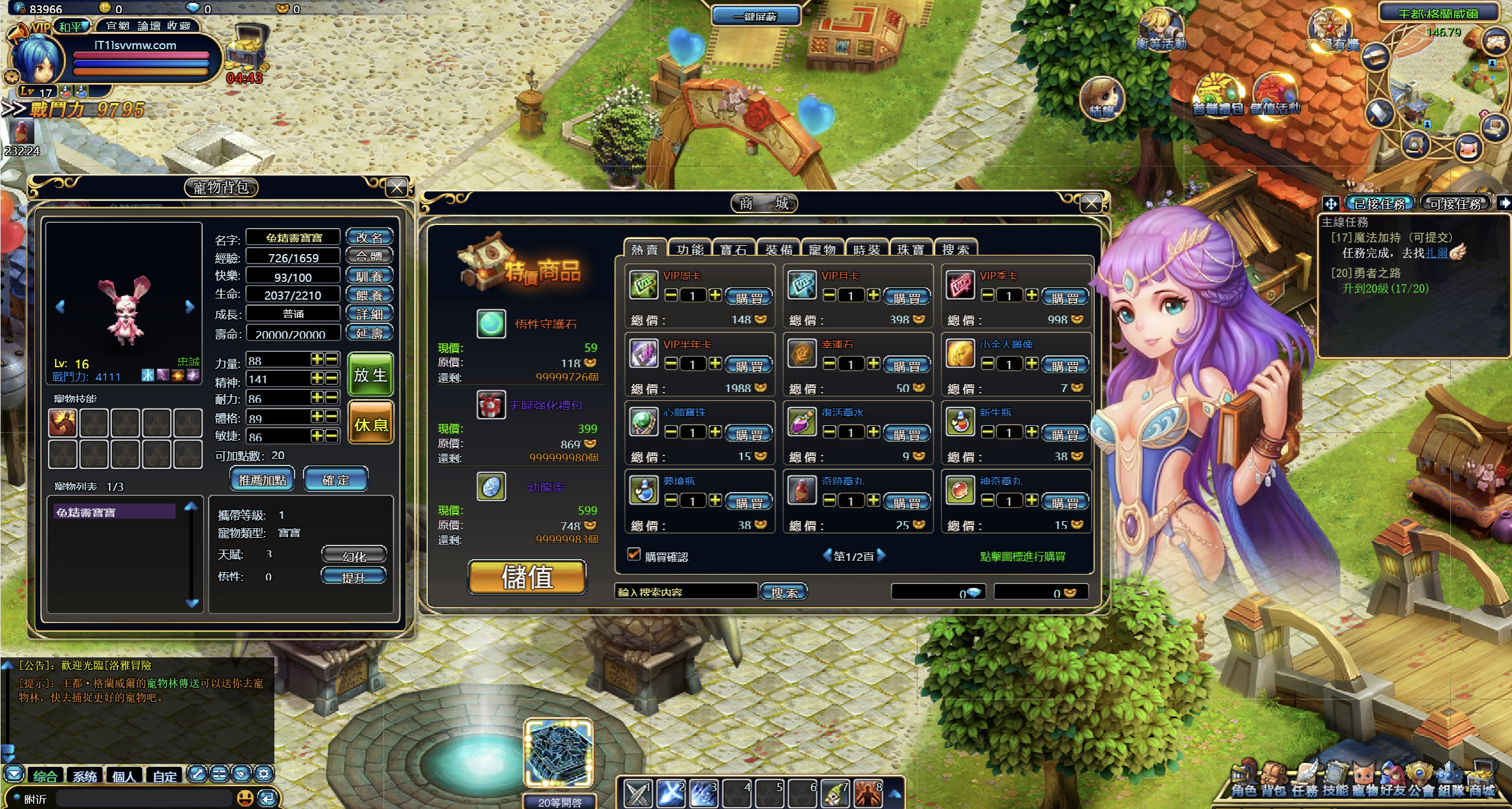Buy the VIP周卡 item
The width and height of the screenshot is (1512, 809).
click(749, 297)
